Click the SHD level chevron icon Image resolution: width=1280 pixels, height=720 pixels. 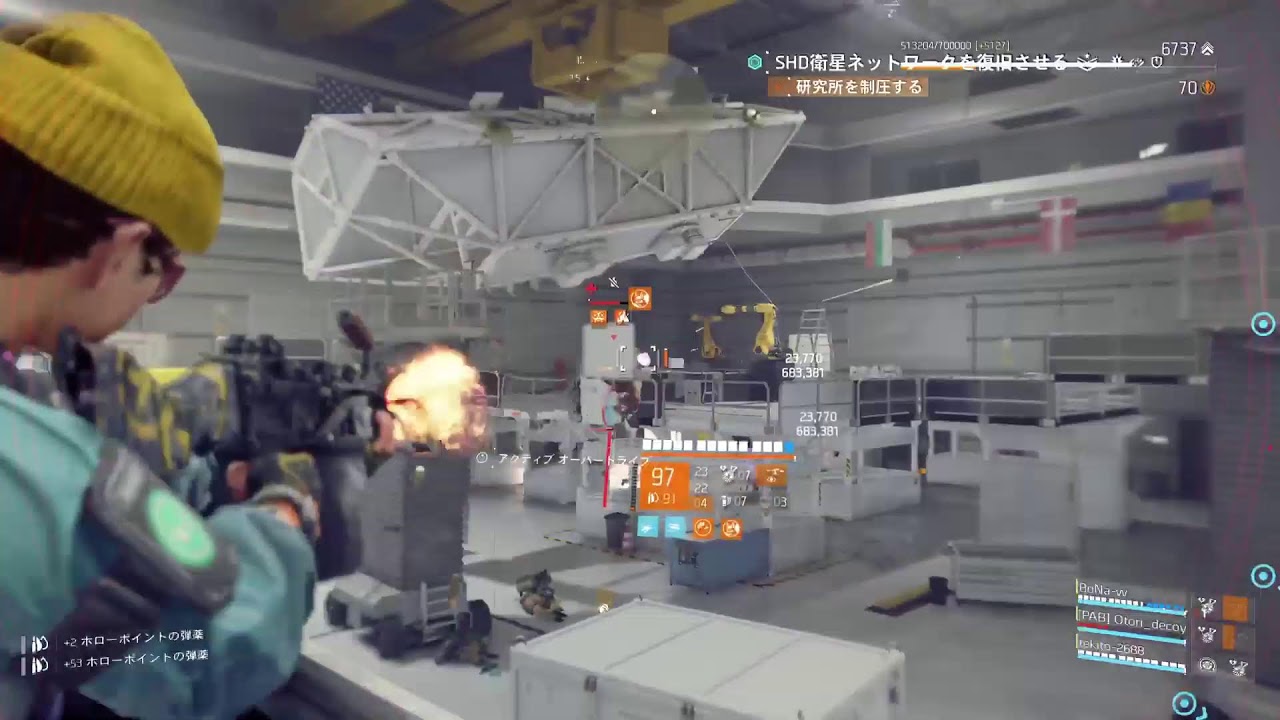(1208, 46)
